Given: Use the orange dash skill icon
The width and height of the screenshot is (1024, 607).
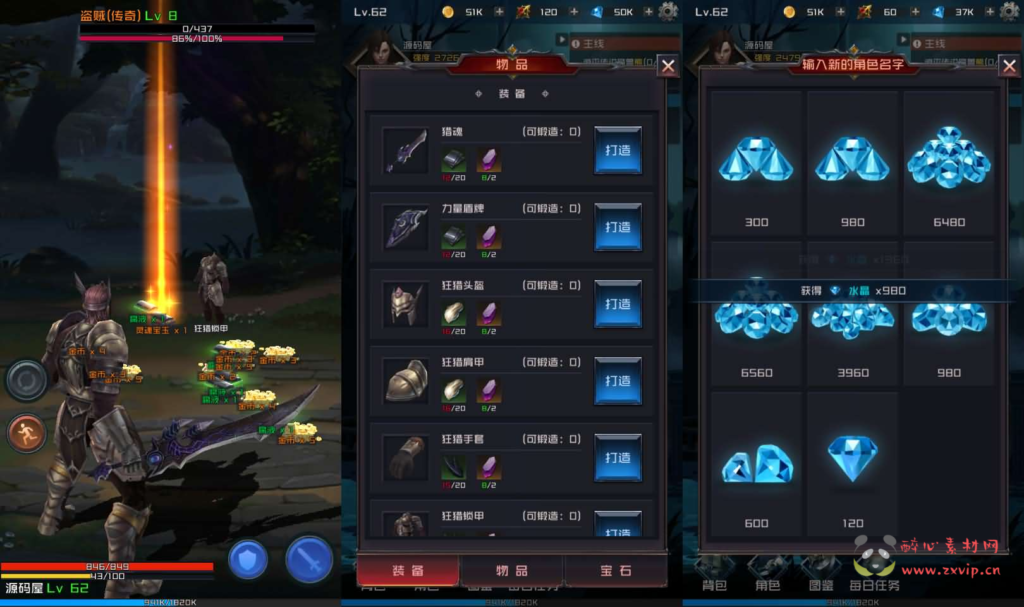Looking at the screenshot, I should (27, 433).
